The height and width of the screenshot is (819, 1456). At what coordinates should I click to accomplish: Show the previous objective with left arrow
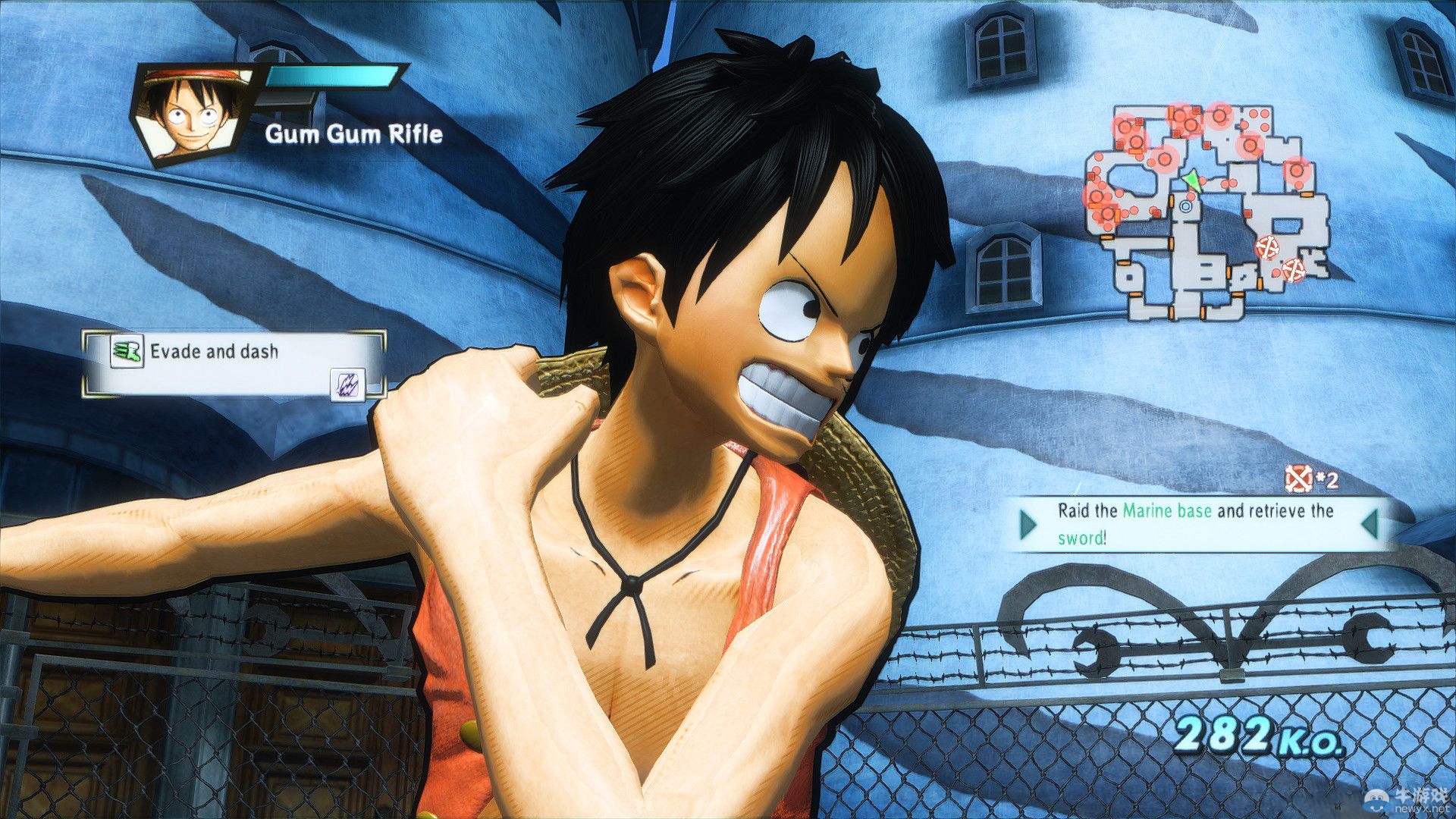[x=1028, y=524]
